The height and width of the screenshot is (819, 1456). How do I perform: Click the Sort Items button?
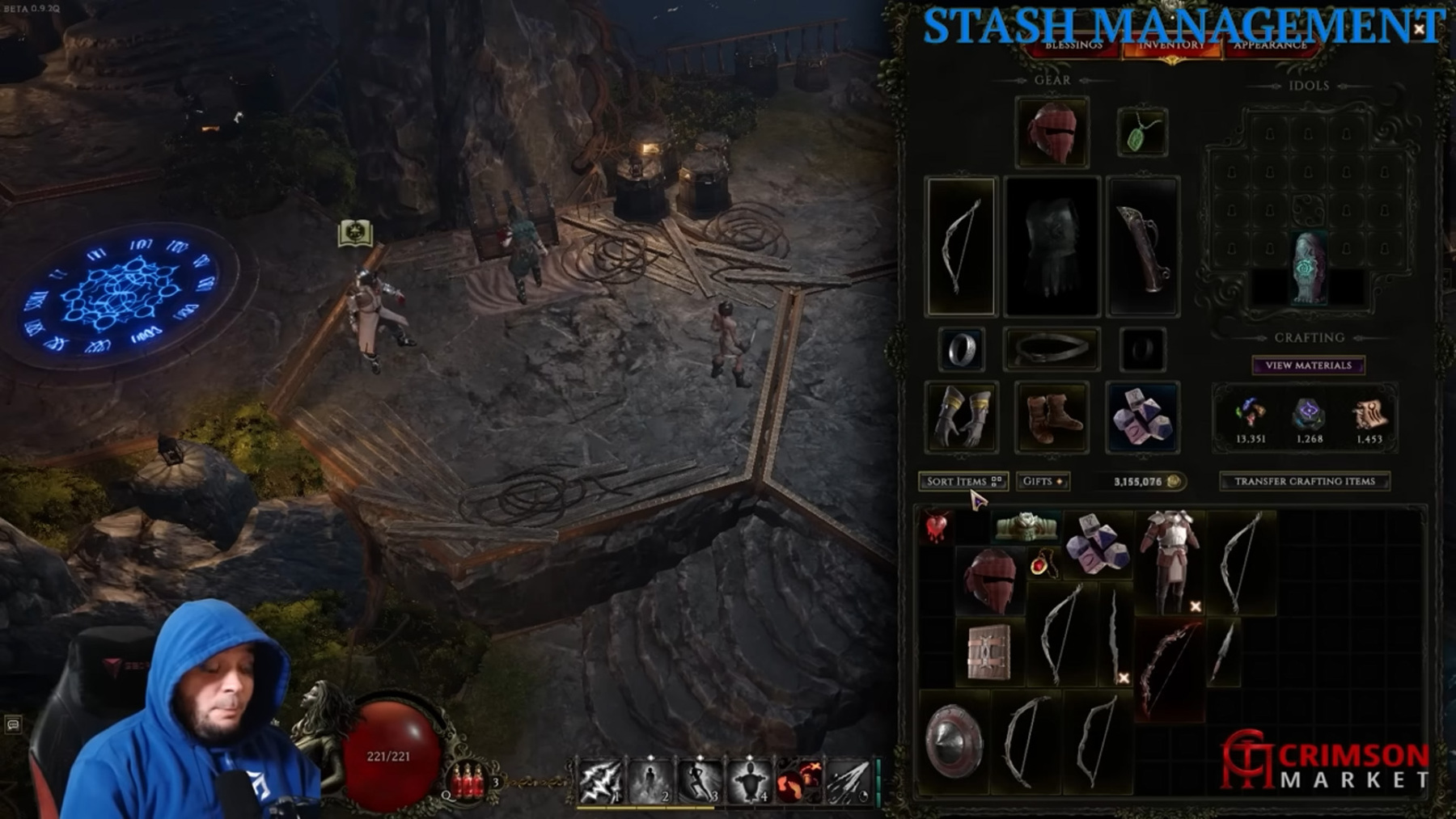tap(963, 481)
